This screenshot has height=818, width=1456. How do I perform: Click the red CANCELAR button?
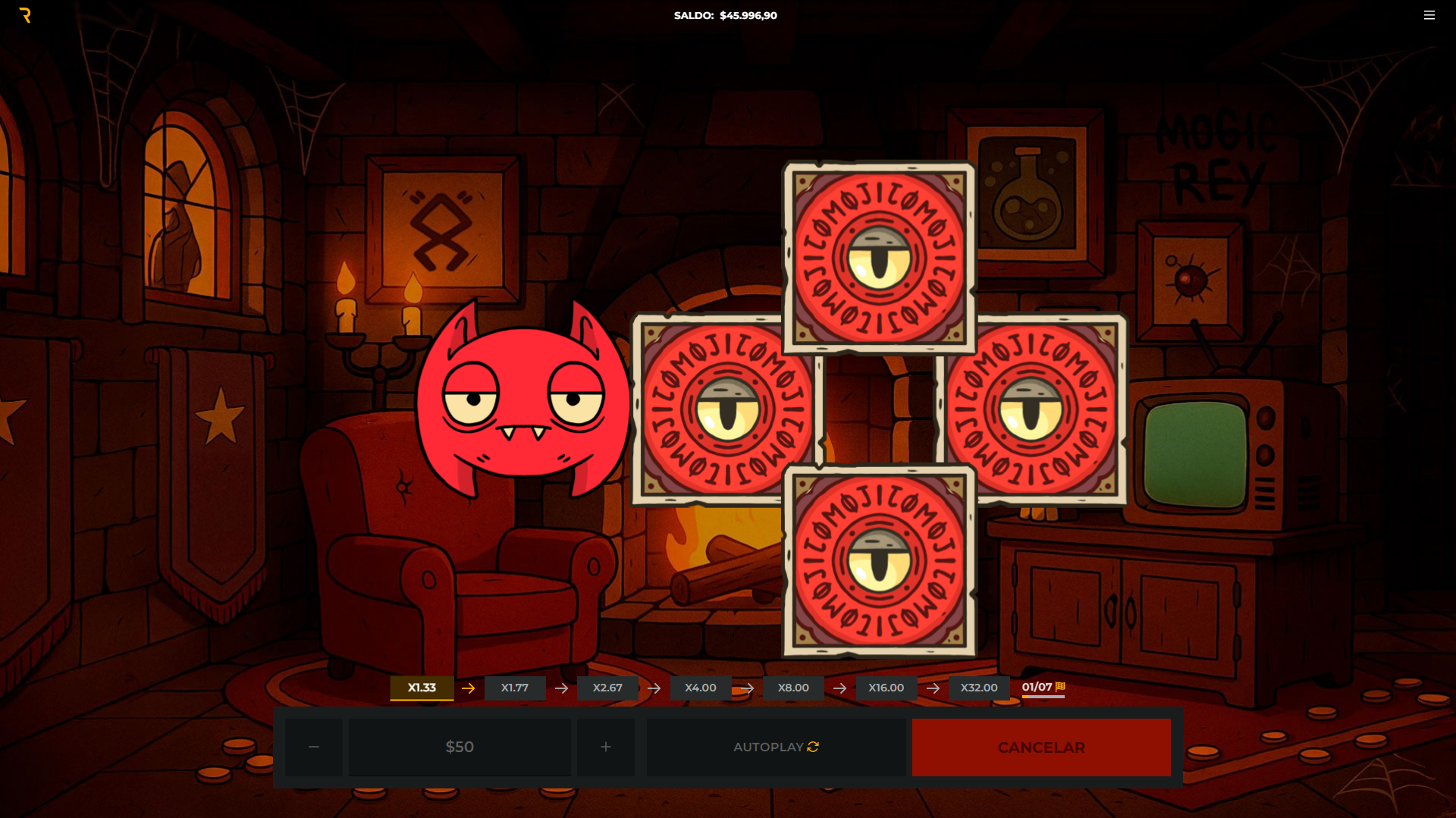[1041, 747]
